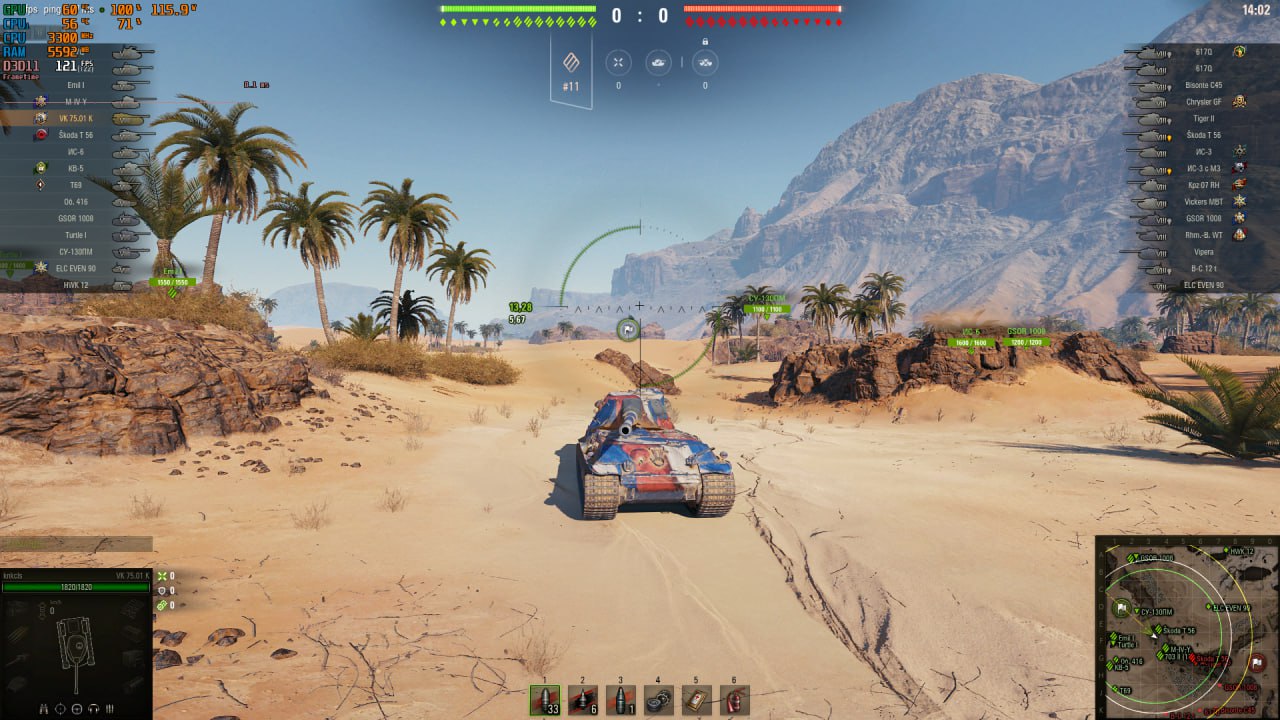Activate the first aid kit consumable

tap(697, 700)
